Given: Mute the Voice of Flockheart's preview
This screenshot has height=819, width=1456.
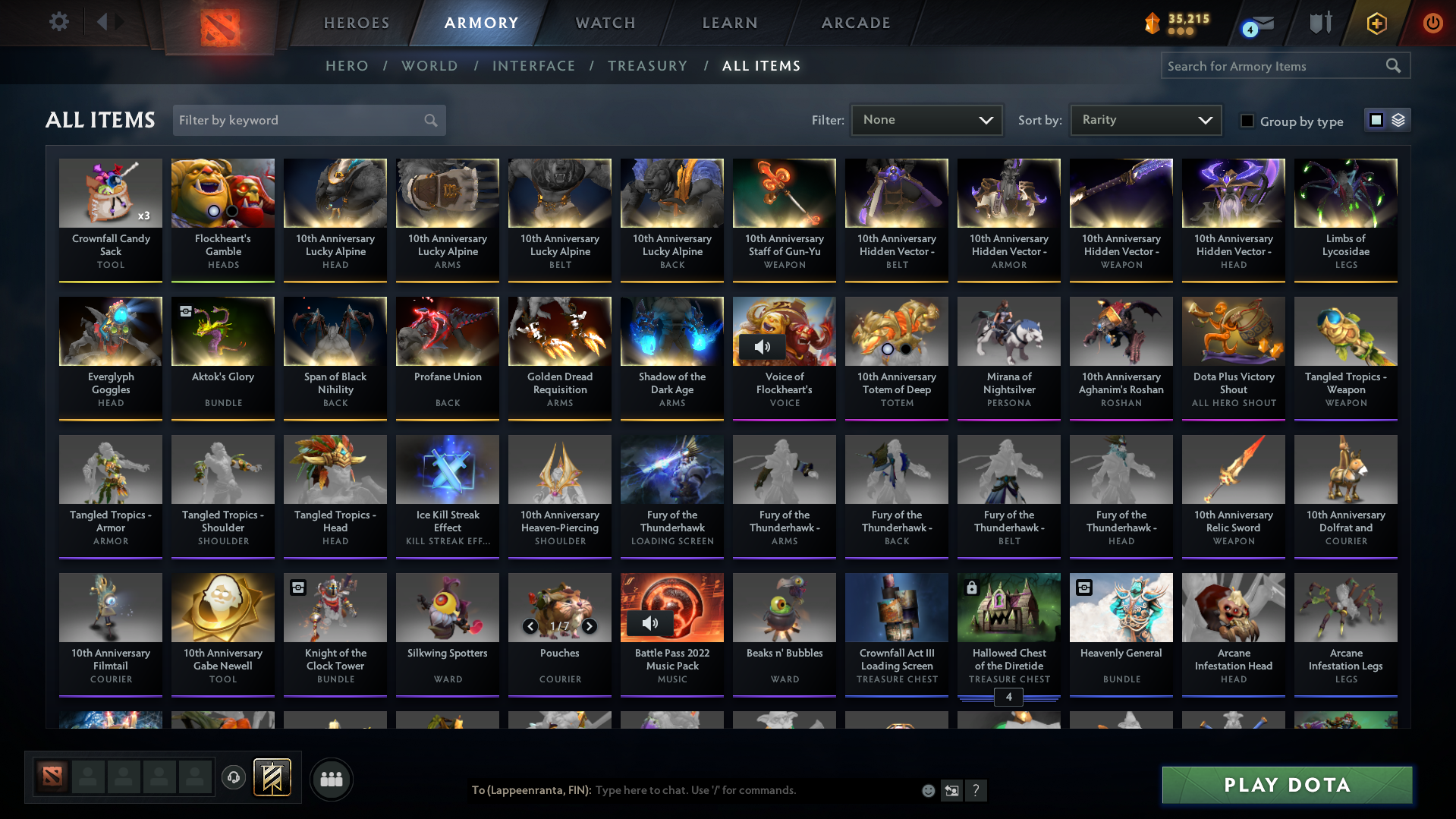Looking at the screenshot, I should click(762, 346).
